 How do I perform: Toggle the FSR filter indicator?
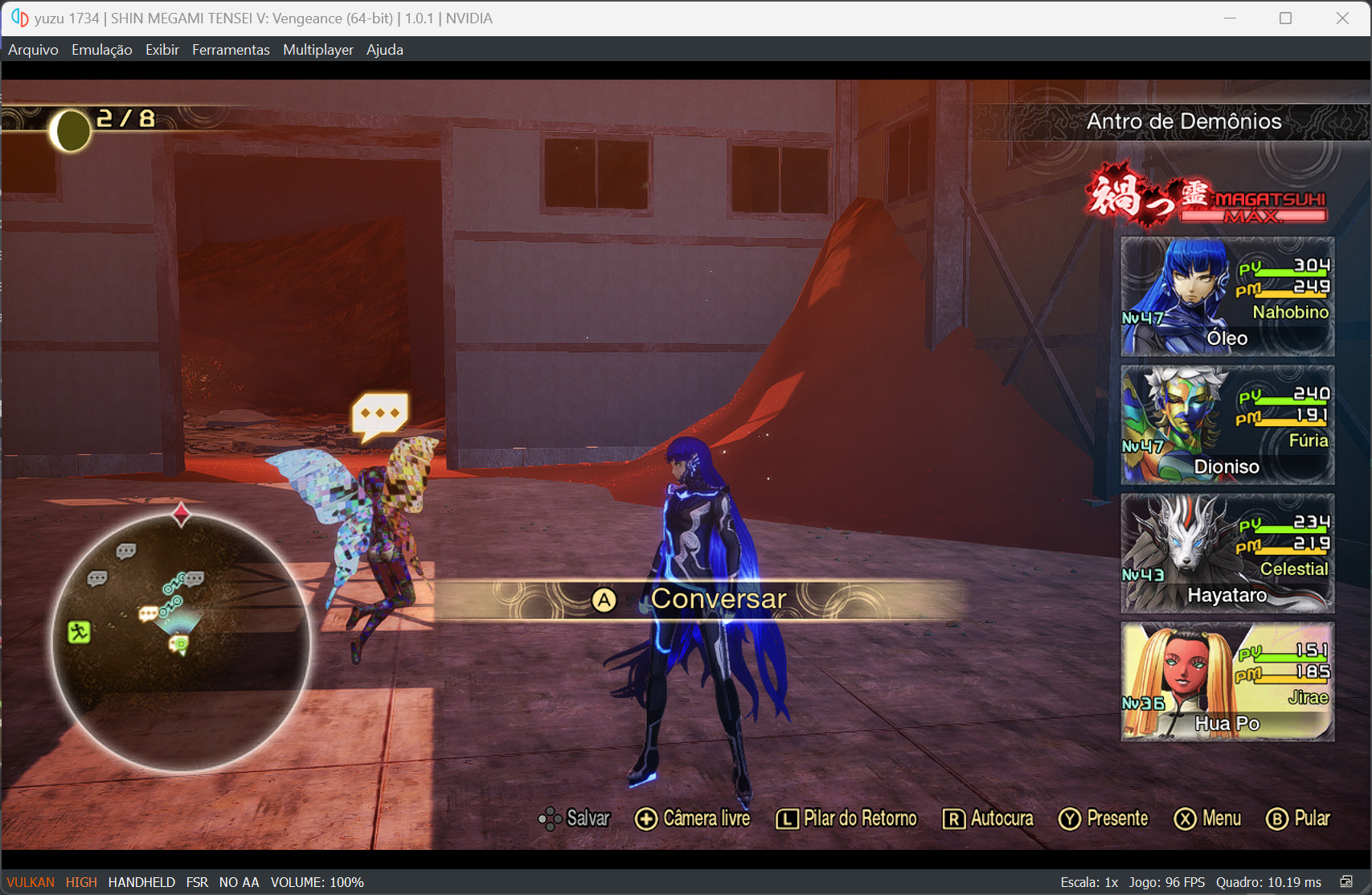(x=197, y=881)
